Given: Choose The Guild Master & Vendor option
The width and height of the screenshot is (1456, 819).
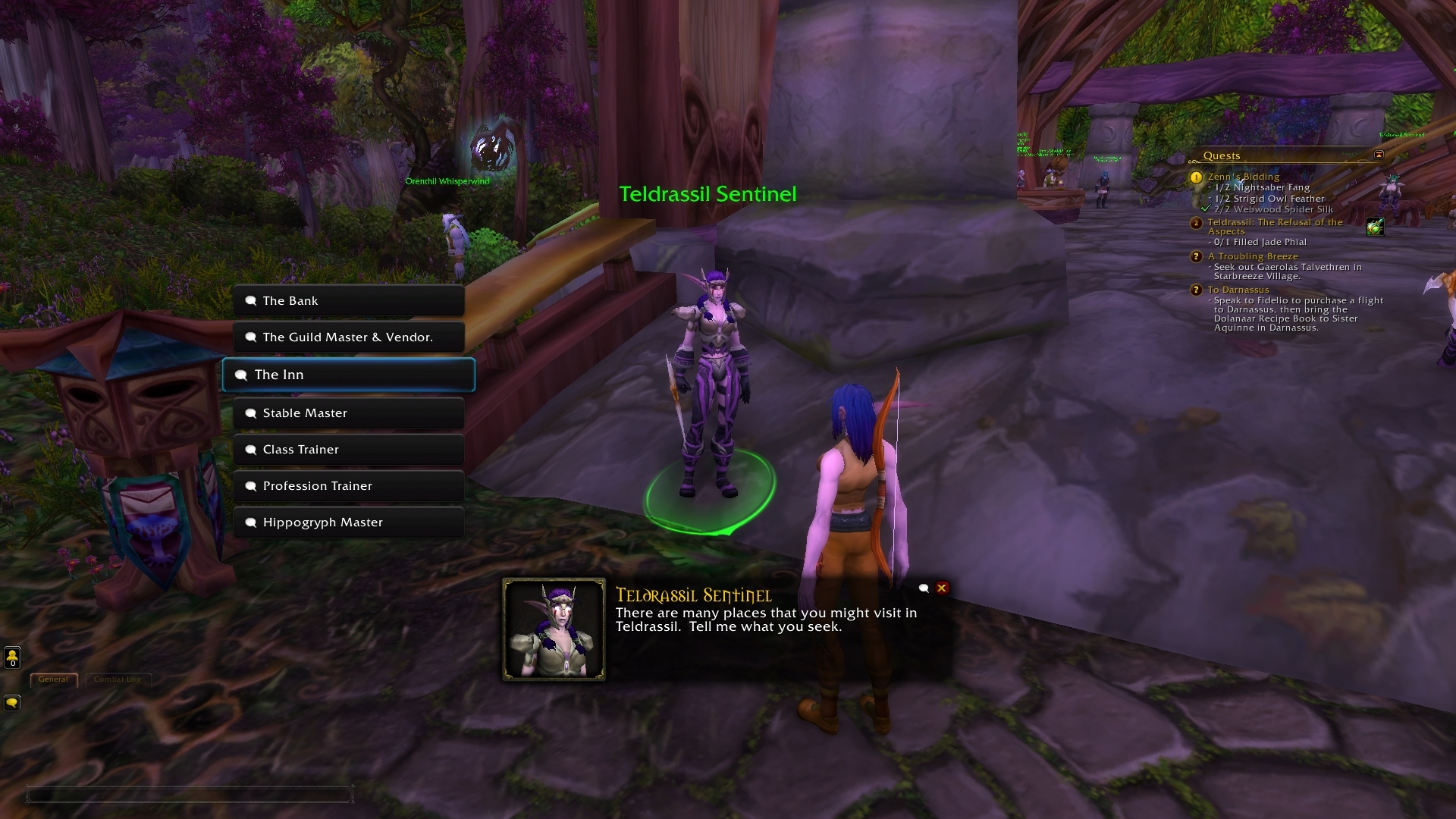Looking at the screenshot, I should pyautogui.click(x=349, y=337).
